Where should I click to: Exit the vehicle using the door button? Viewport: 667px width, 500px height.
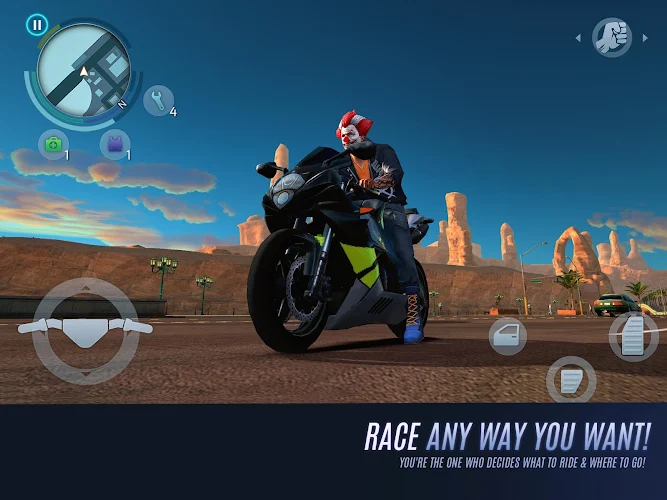click(x=508, y=337)
